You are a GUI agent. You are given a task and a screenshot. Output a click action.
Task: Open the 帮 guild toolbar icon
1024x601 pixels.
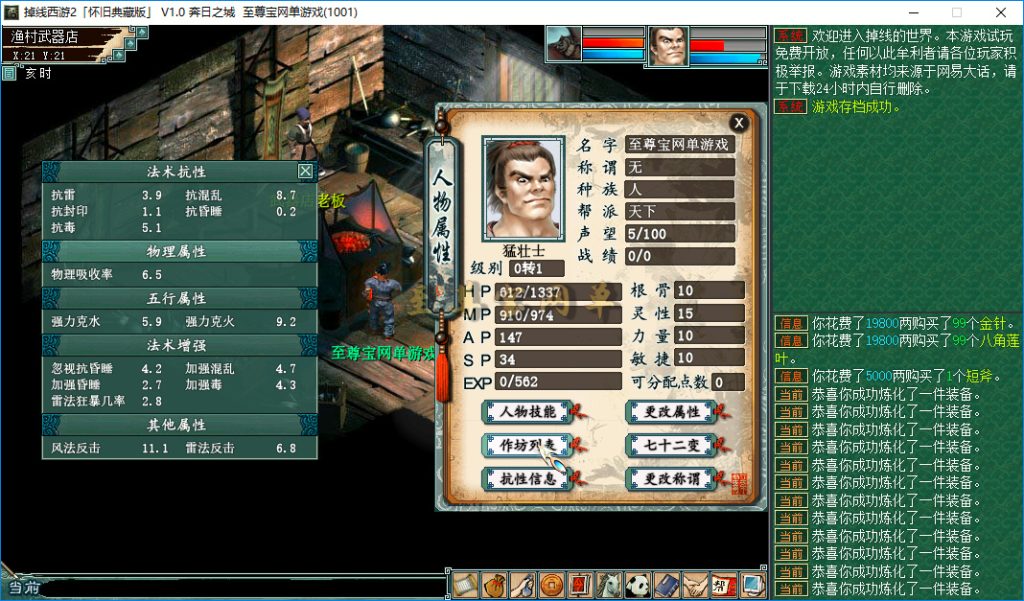click(723, 585)
